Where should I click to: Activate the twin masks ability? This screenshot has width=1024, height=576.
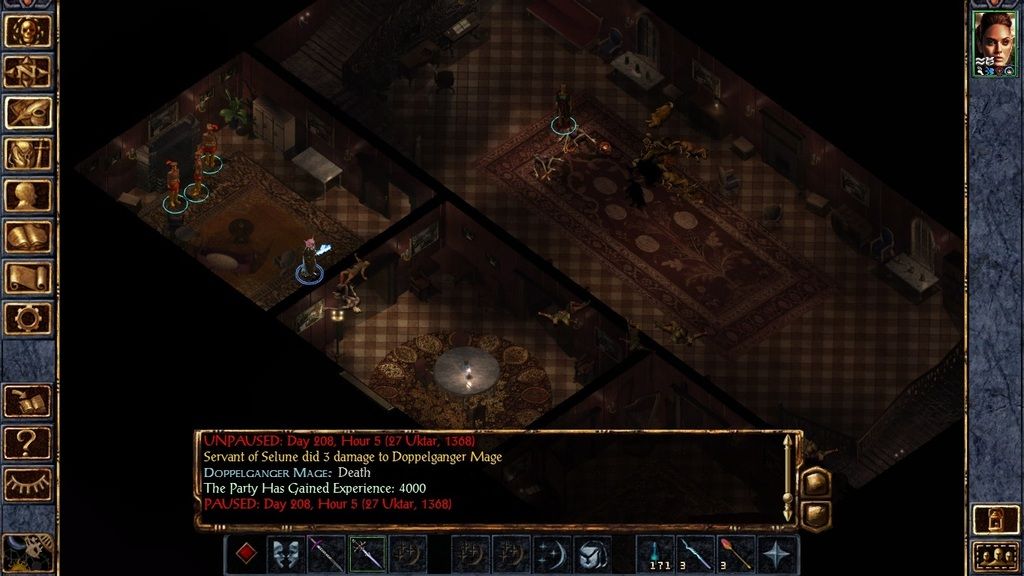click(286, 554)
